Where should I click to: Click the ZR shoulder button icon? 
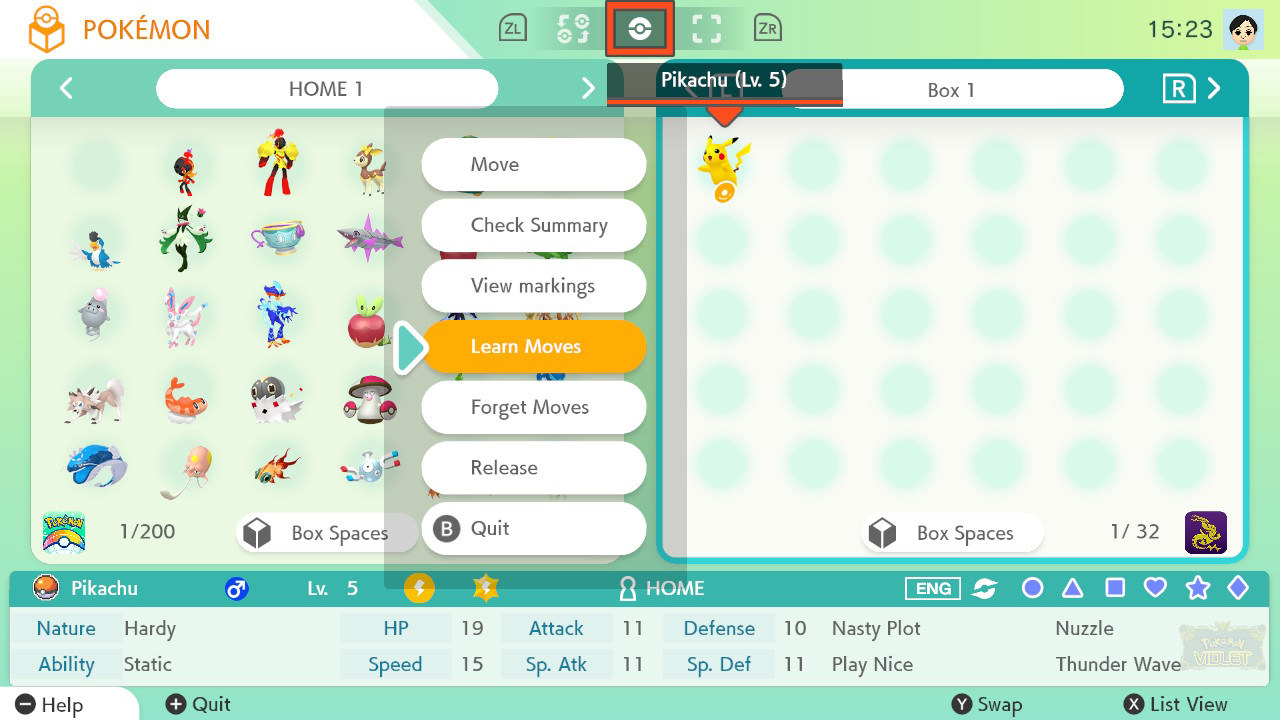(x=767, y=28)
